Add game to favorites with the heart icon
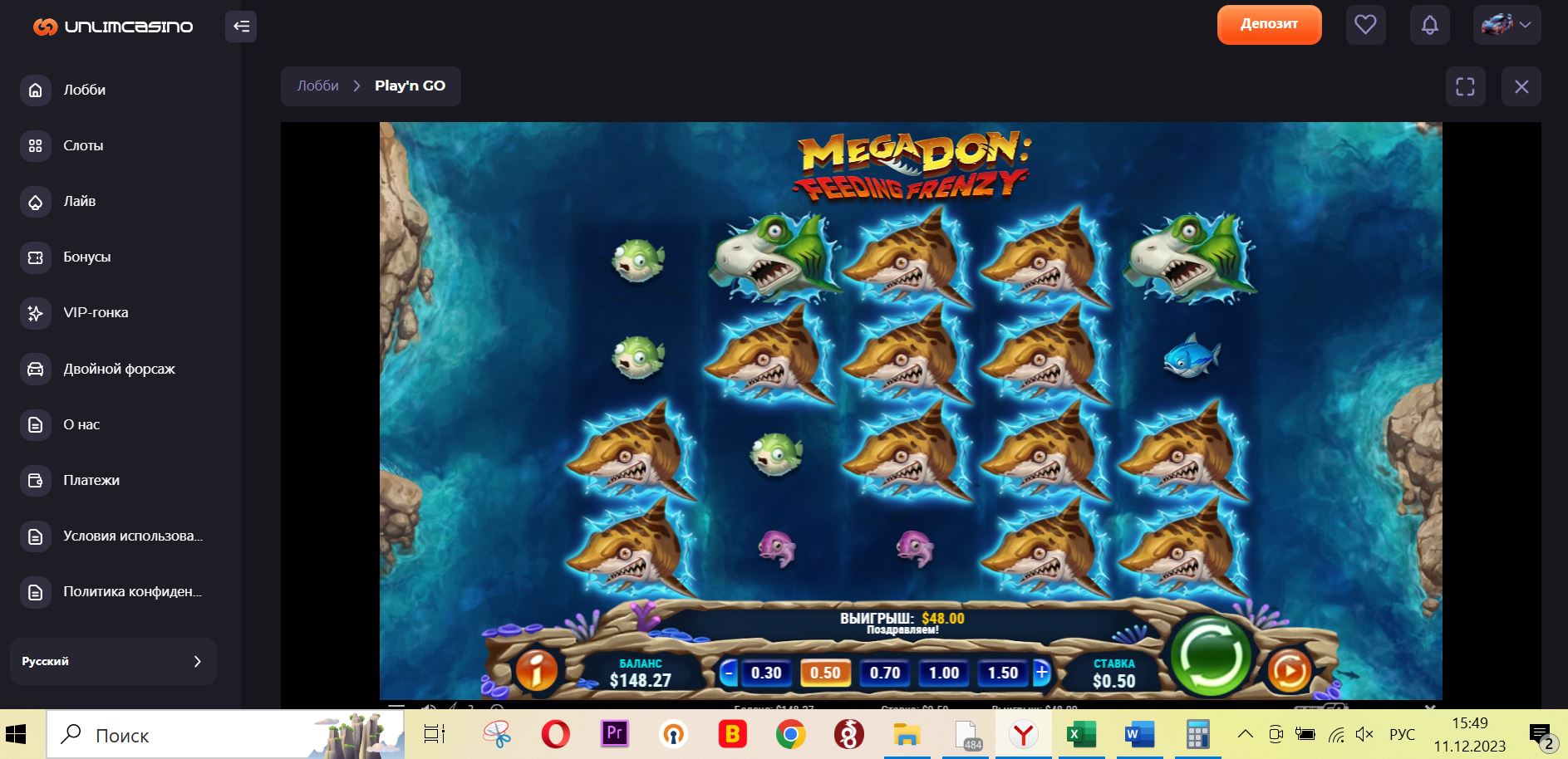 [x=1365, y=25]
